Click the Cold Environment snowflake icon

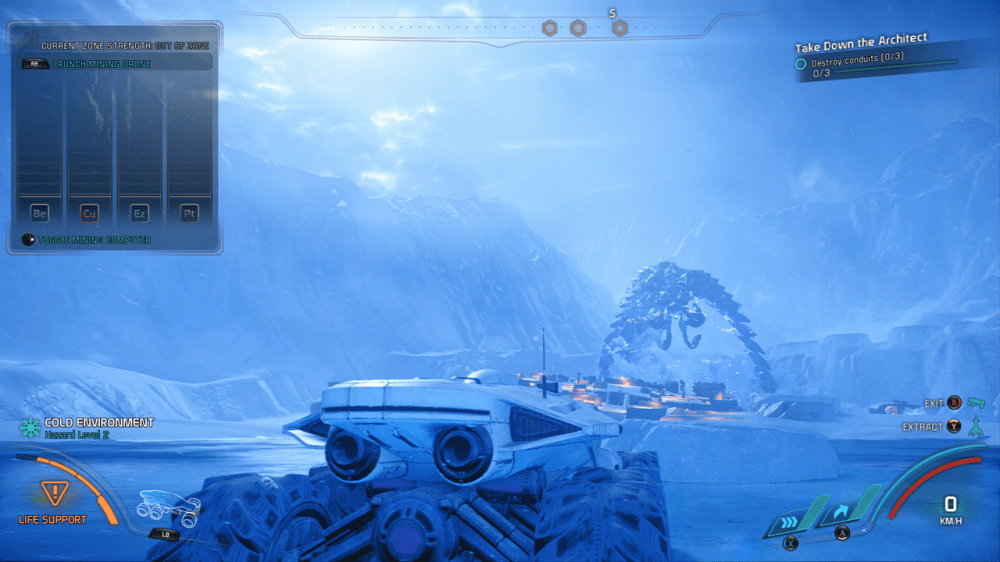[30, 428]
